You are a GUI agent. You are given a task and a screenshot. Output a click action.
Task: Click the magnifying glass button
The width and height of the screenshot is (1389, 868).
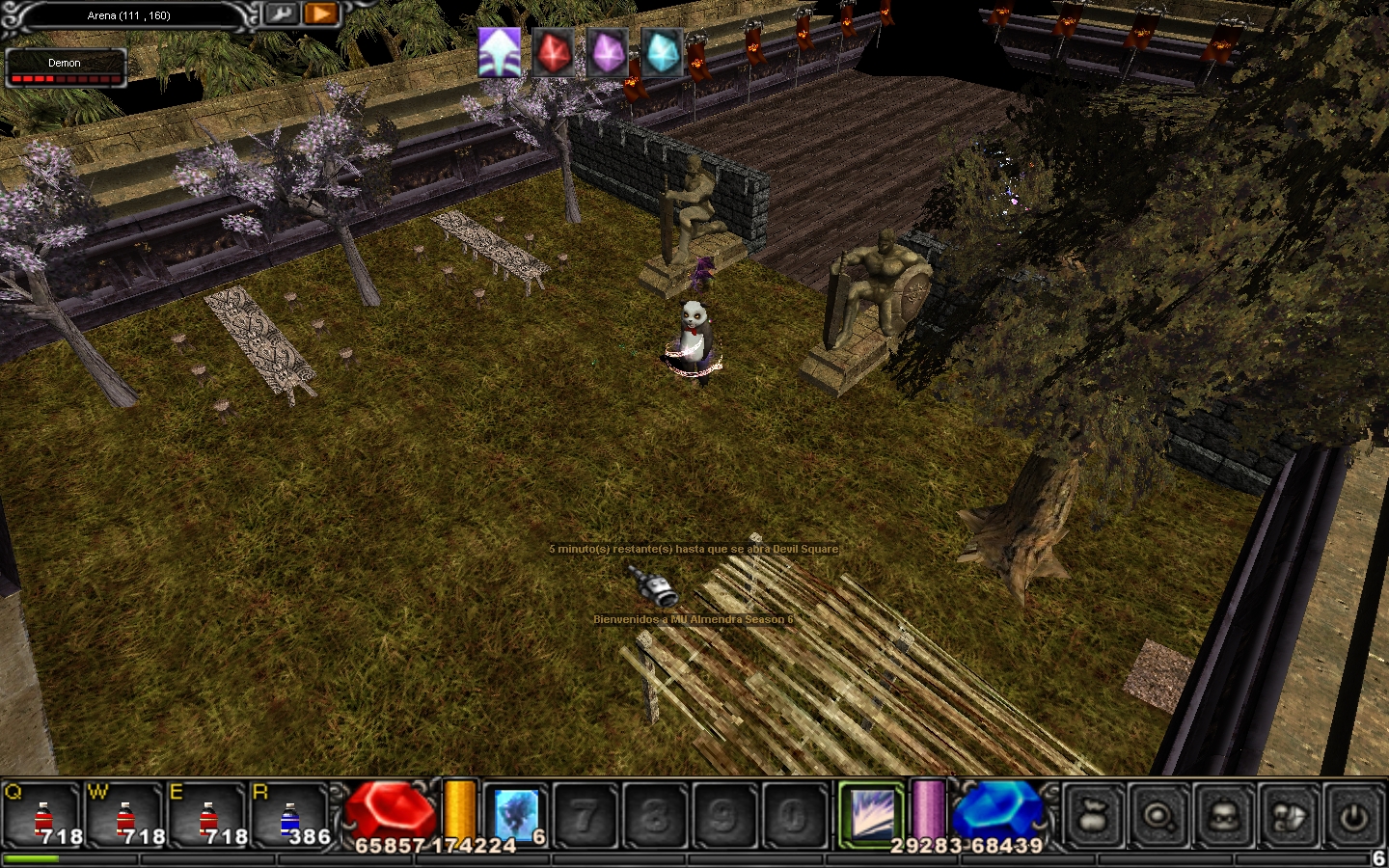(1159, 816)
